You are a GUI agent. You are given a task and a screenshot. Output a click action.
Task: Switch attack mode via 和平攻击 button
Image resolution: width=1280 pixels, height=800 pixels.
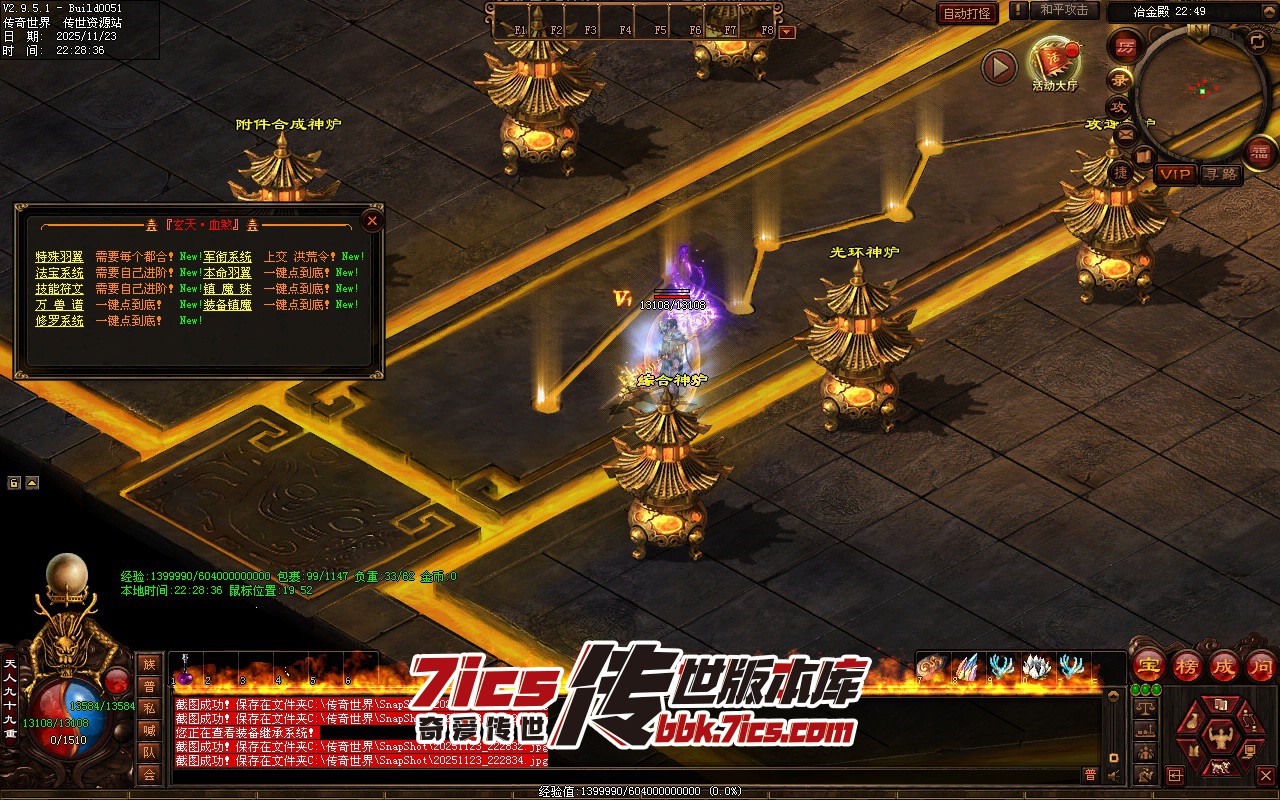tap(1063, 10)
